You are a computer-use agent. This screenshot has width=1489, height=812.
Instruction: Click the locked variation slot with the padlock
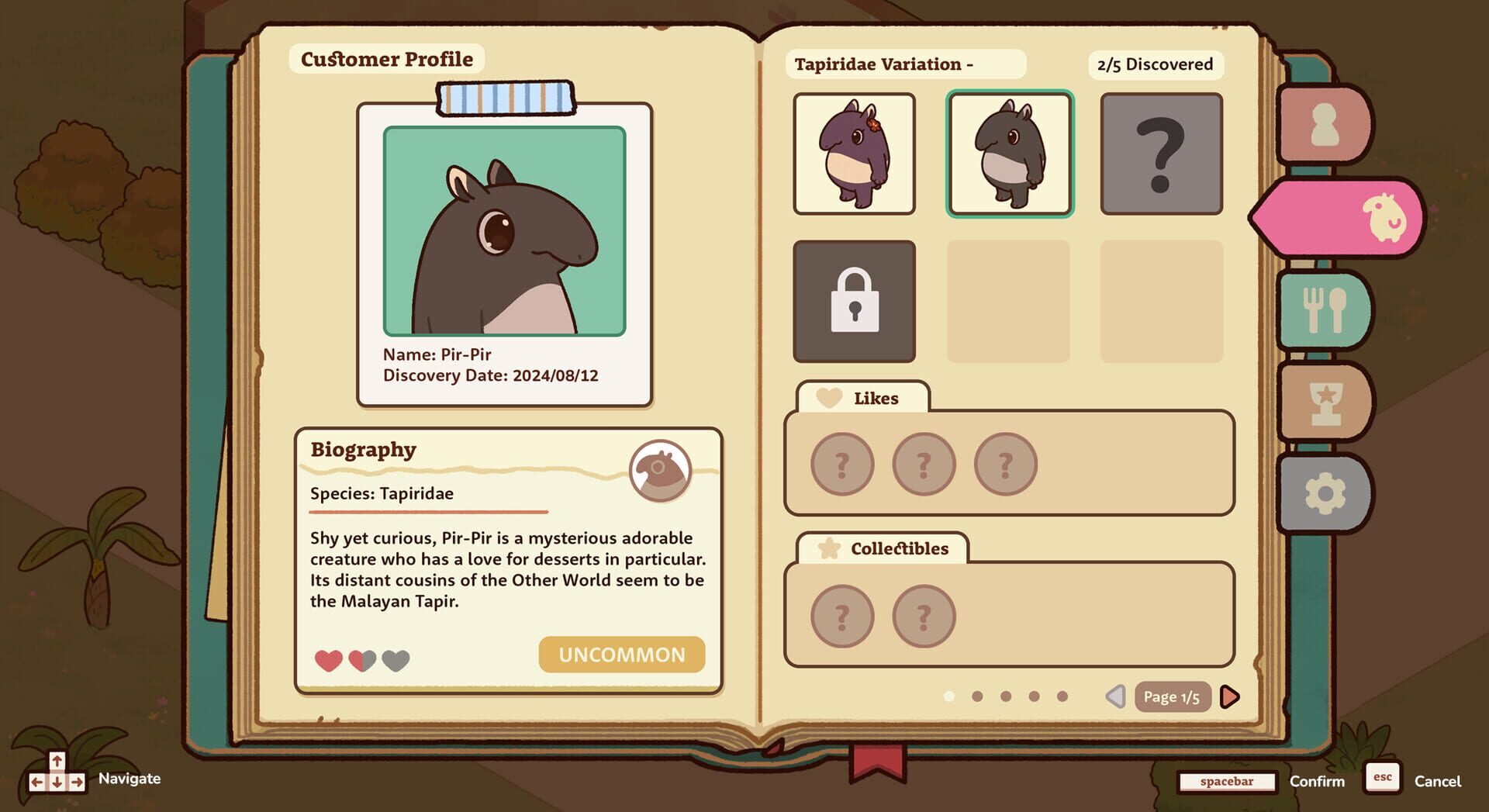(x=854, y=302)
